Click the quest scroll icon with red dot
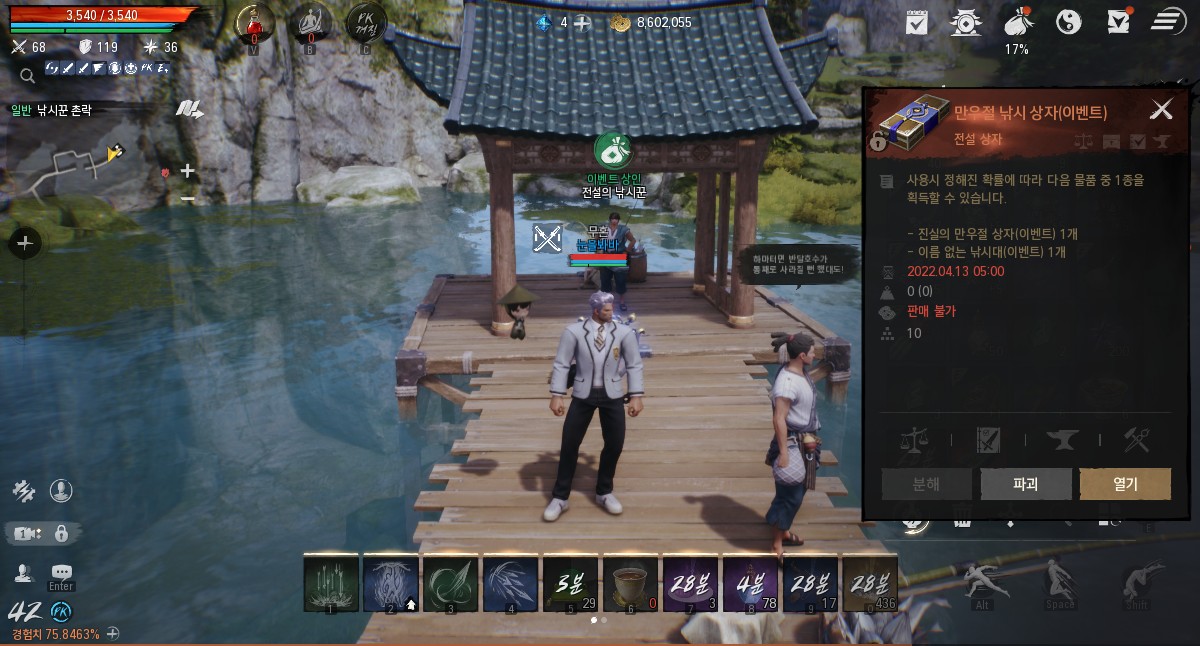Screen dimensions: 1200x646 [x=1119, y=21]
